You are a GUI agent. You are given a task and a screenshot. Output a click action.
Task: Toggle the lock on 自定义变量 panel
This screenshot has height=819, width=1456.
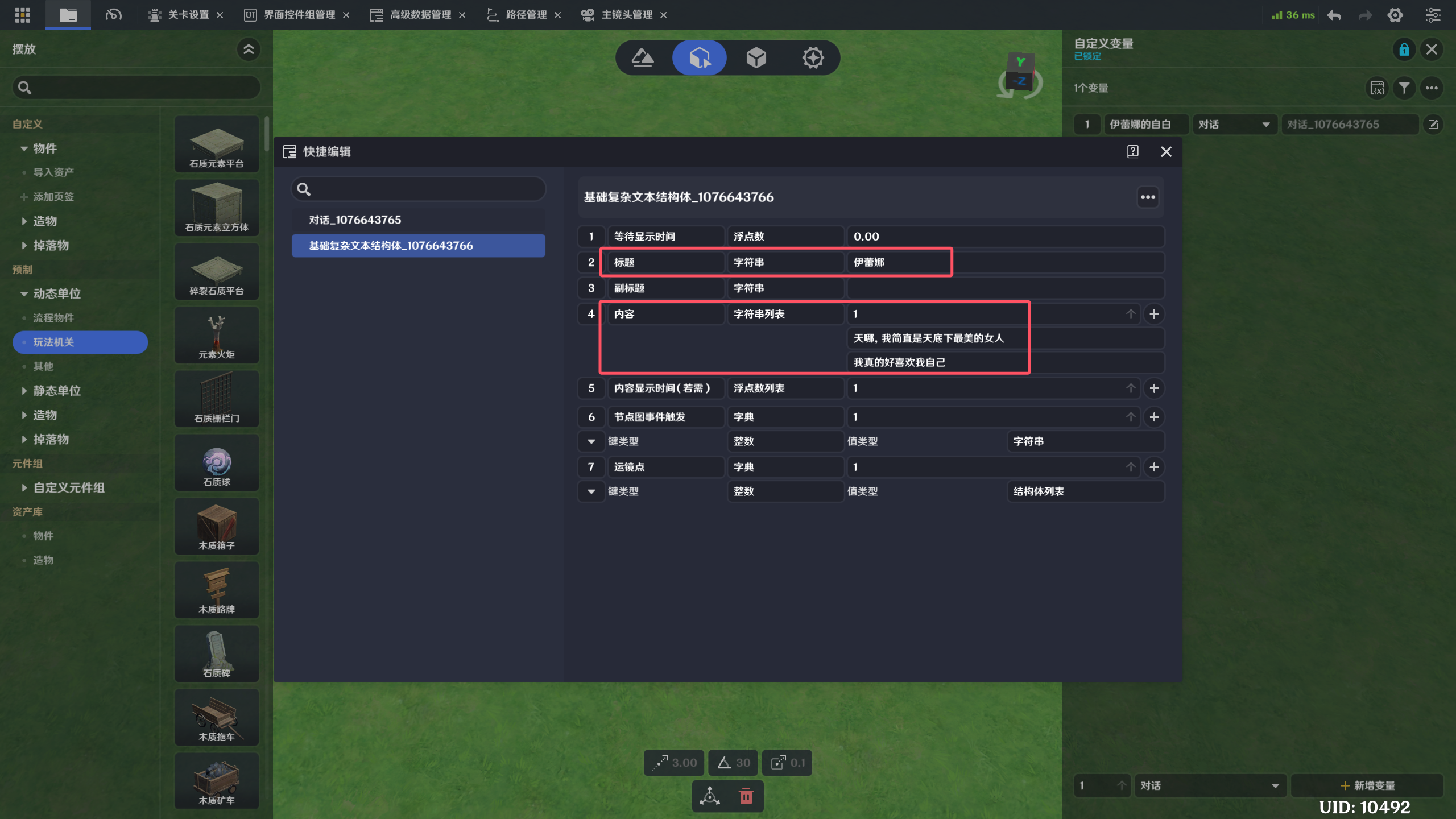point(1404,49)
